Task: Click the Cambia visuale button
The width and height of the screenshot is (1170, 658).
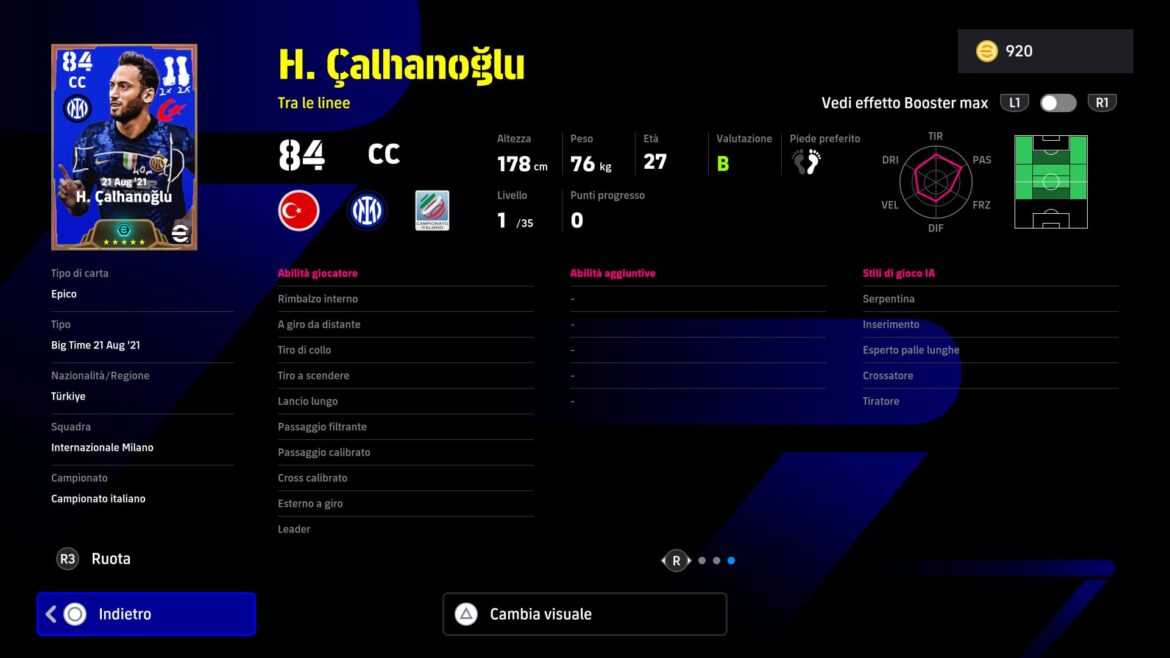Action: click(x=584, y=614)
